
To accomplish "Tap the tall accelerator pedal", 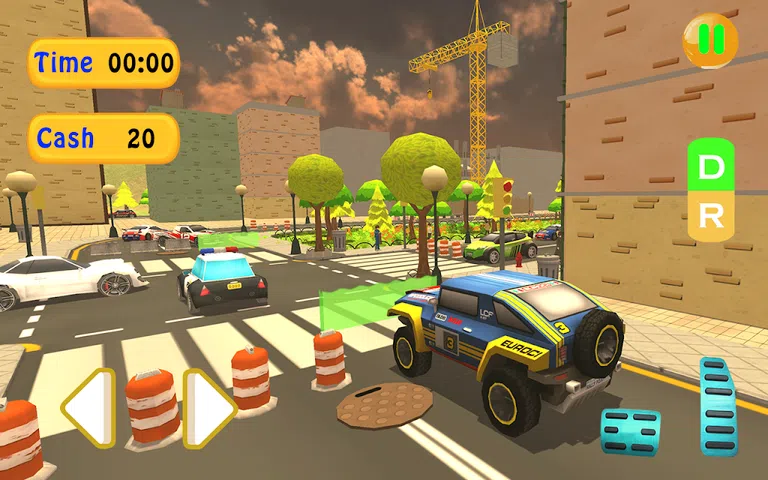I will click(x=717, y=406).
